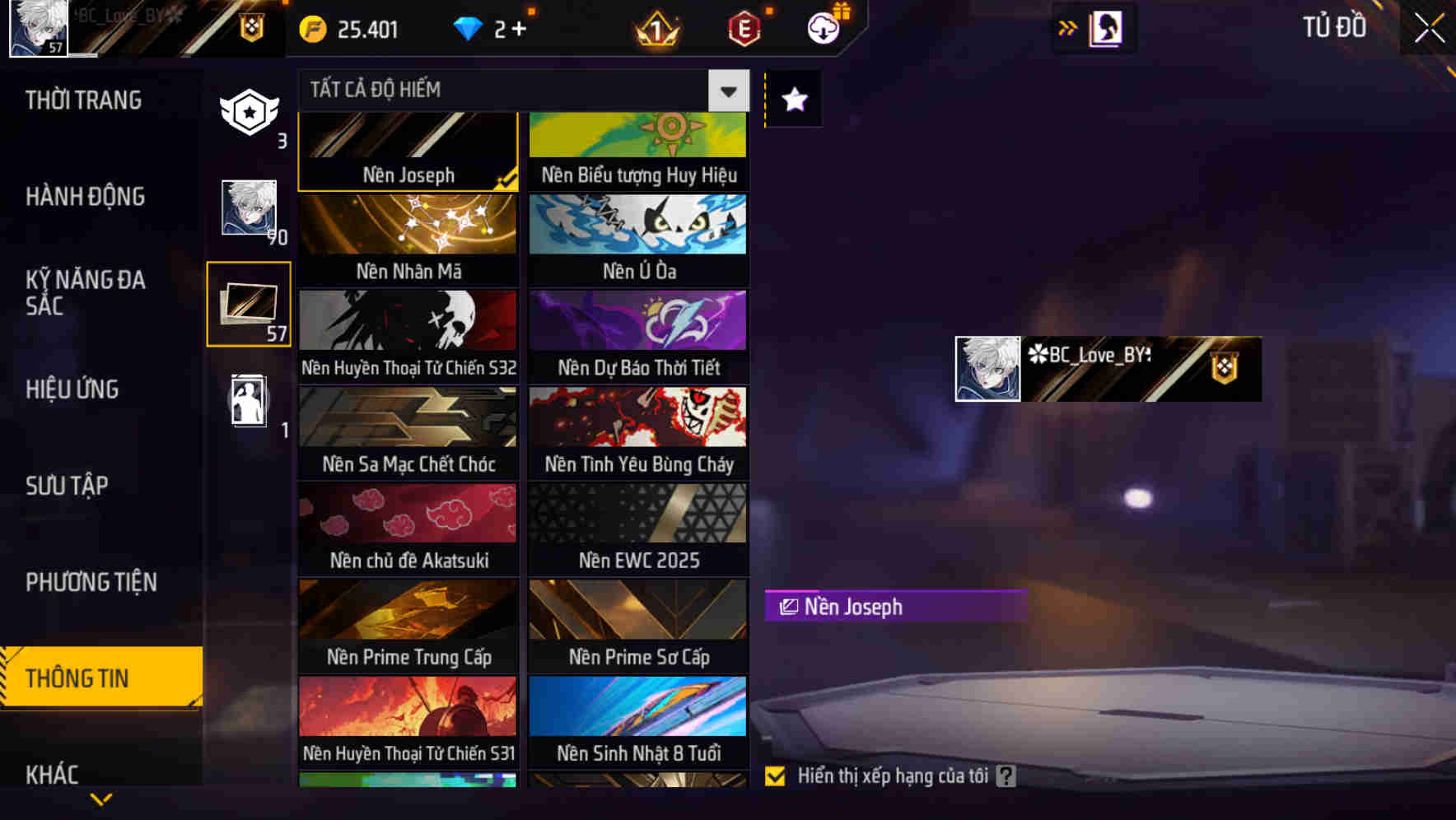This screenshot has width=1456, height=820.
Task: Enable Hiển thị xếp hạng của tôi checkbox
Action: coord(775,775)
